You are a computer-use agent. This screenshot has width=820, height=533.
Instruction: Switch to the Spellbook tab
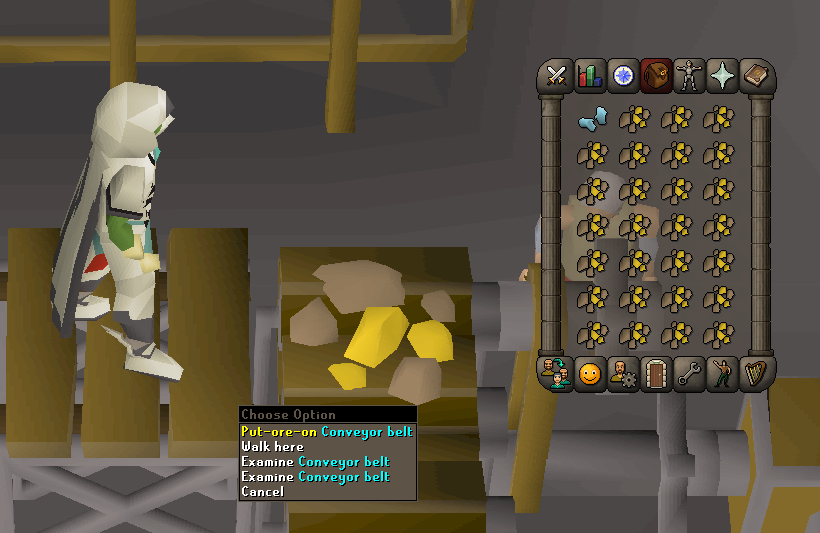coord(757,75)
